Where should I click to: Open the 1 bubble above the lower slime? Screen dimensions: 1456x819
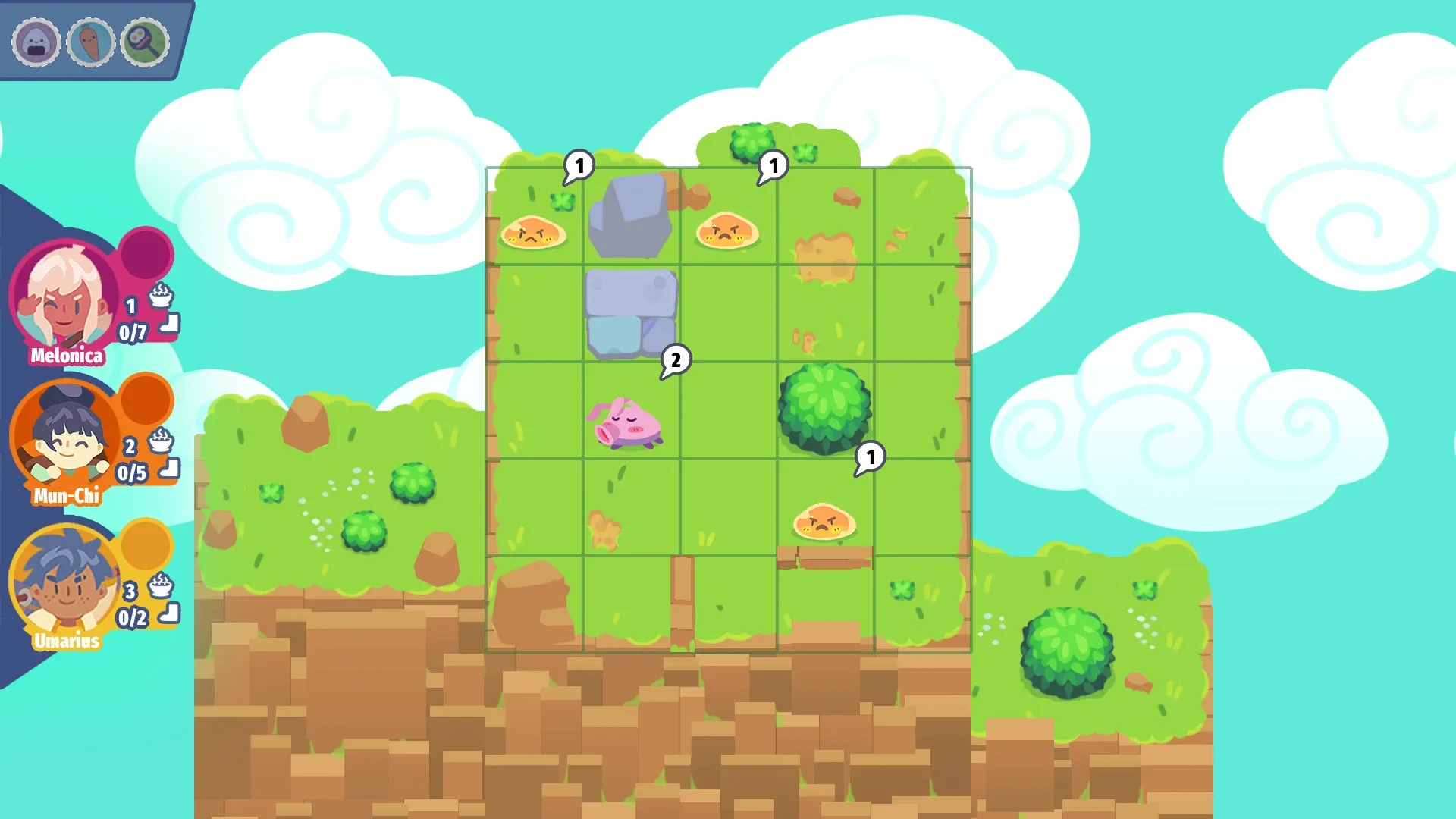[872, 455]
